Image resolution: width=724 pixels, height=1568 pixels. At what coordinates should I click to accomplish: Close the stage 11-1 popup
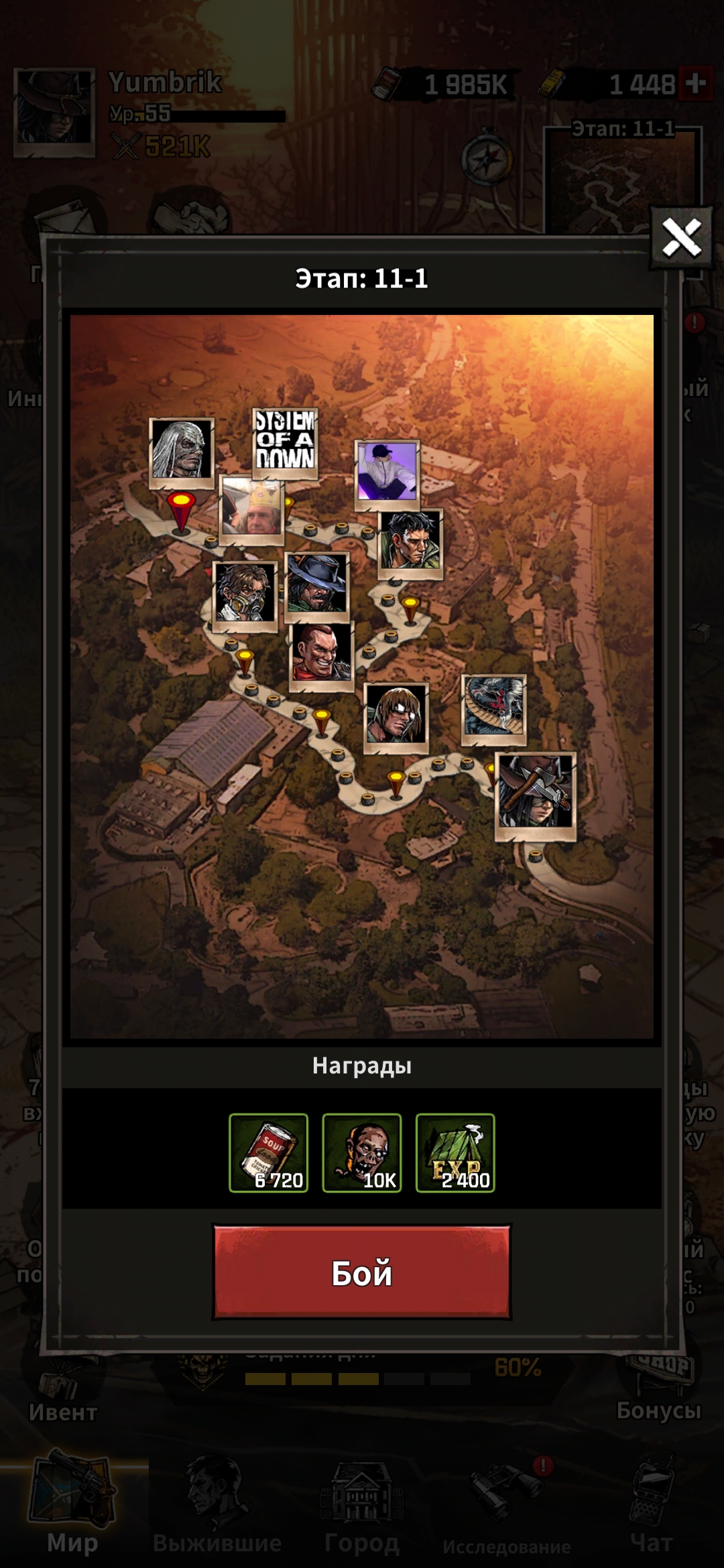(681, 238)
